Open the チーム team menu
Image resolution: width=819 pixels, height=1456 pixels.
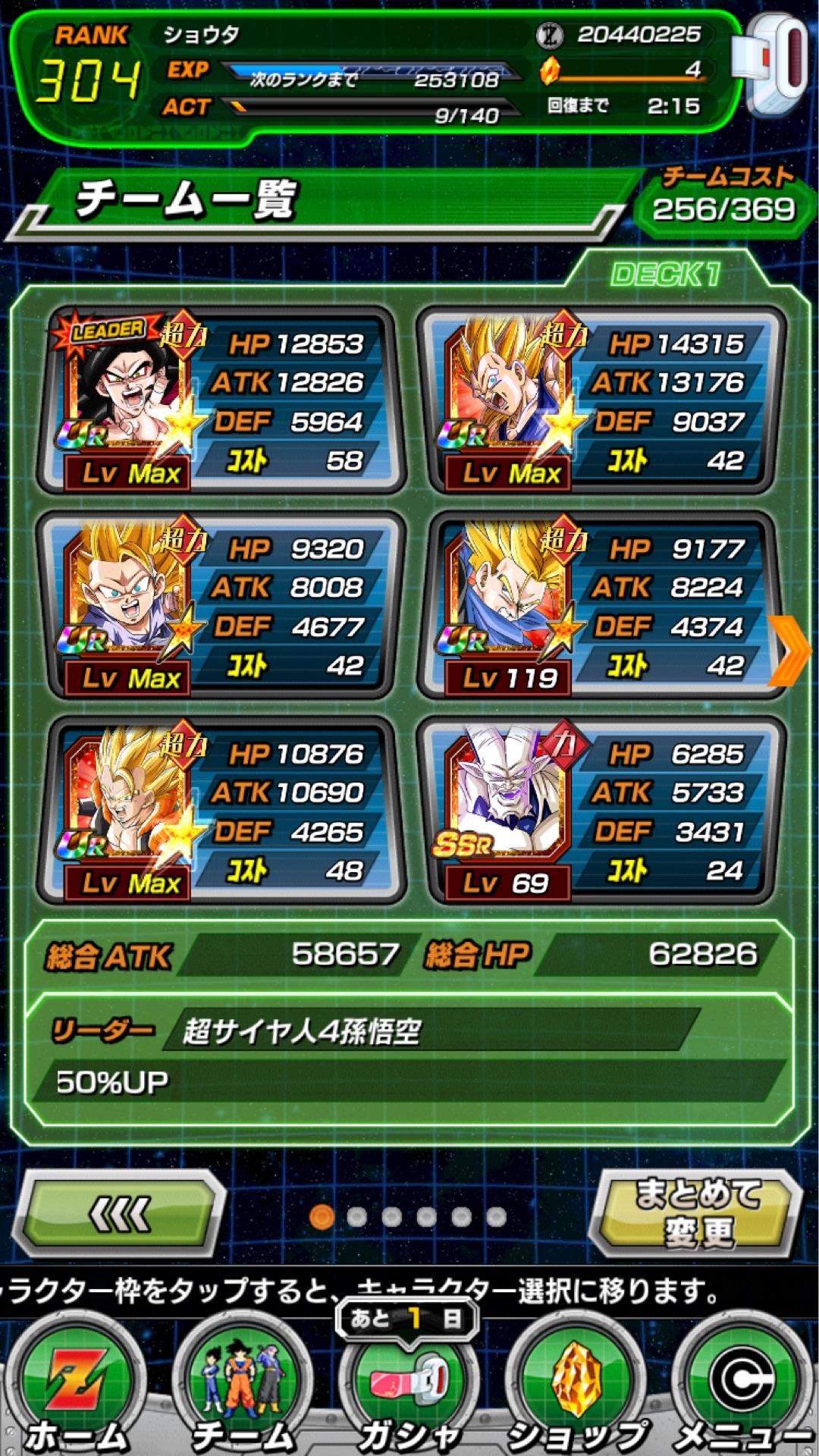(x=243, y=1389)
